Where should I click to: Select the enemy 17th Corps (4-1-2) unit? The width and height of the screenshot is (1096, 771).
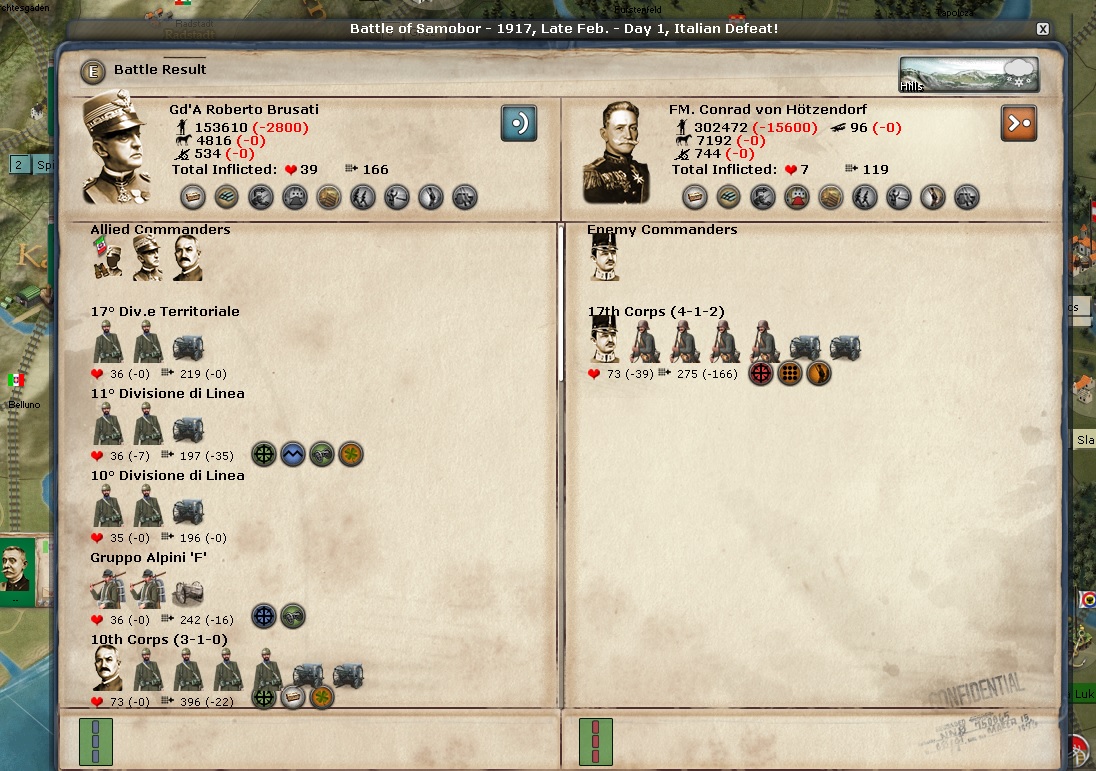coord(656,311)
